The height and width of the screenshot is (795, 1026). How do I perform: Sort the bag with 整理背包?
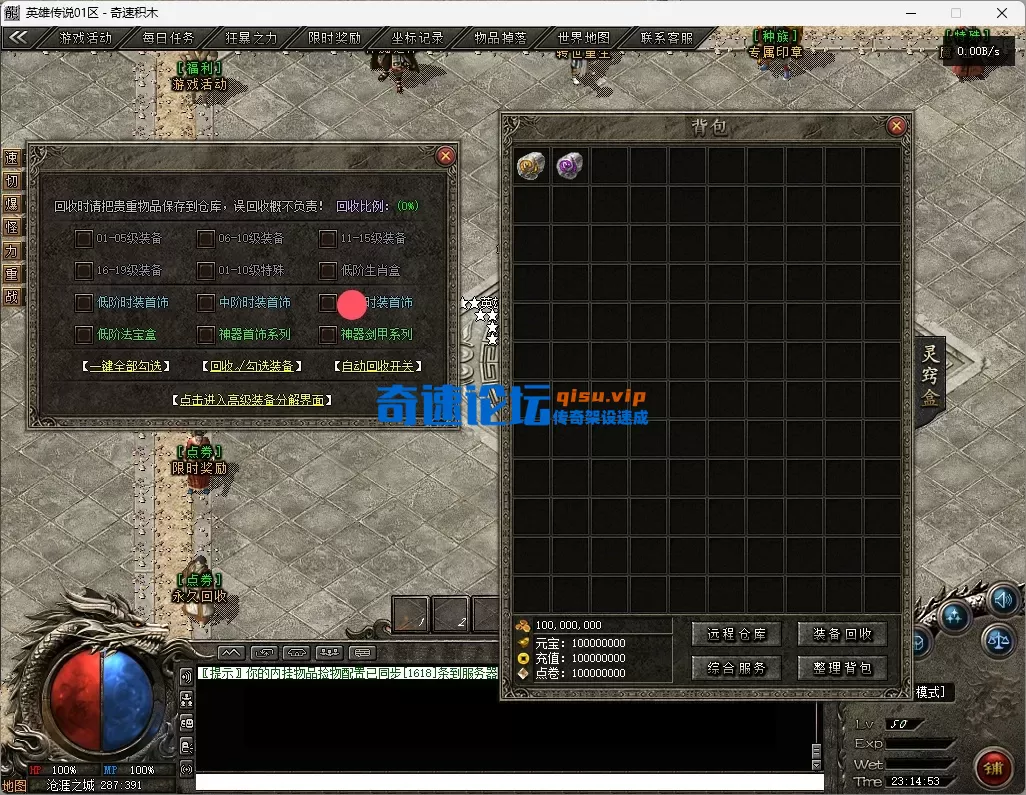point(842,668)
